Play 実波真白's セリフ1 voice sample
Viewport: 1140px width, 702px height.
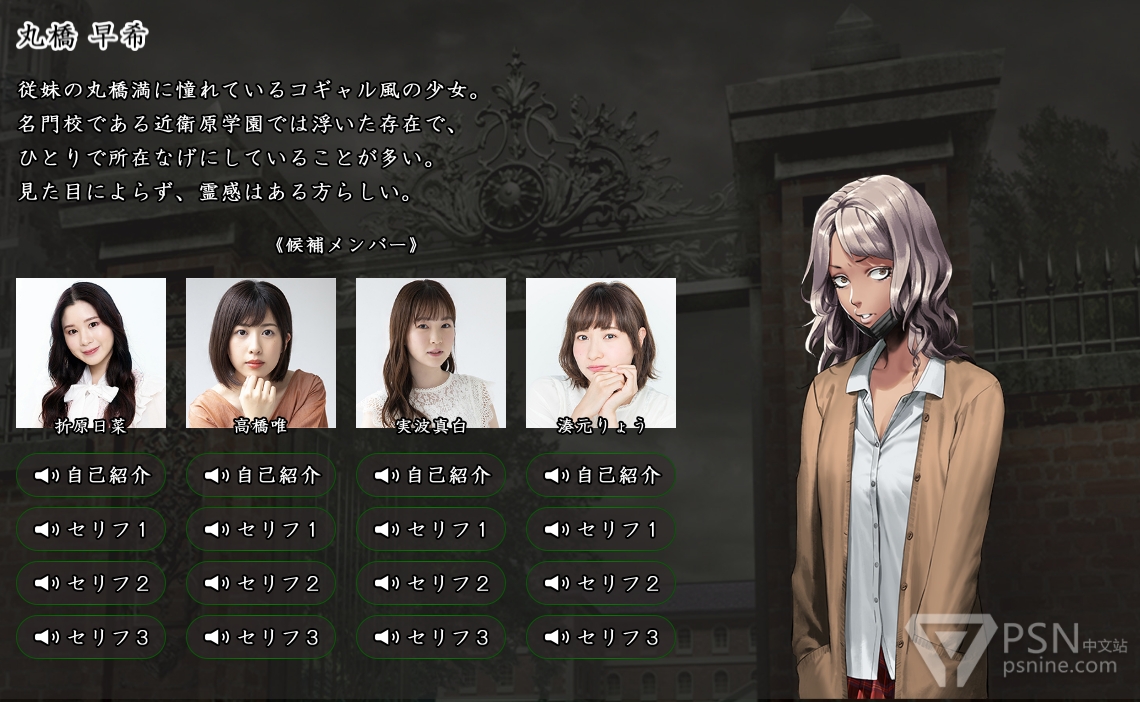point(431,529)
